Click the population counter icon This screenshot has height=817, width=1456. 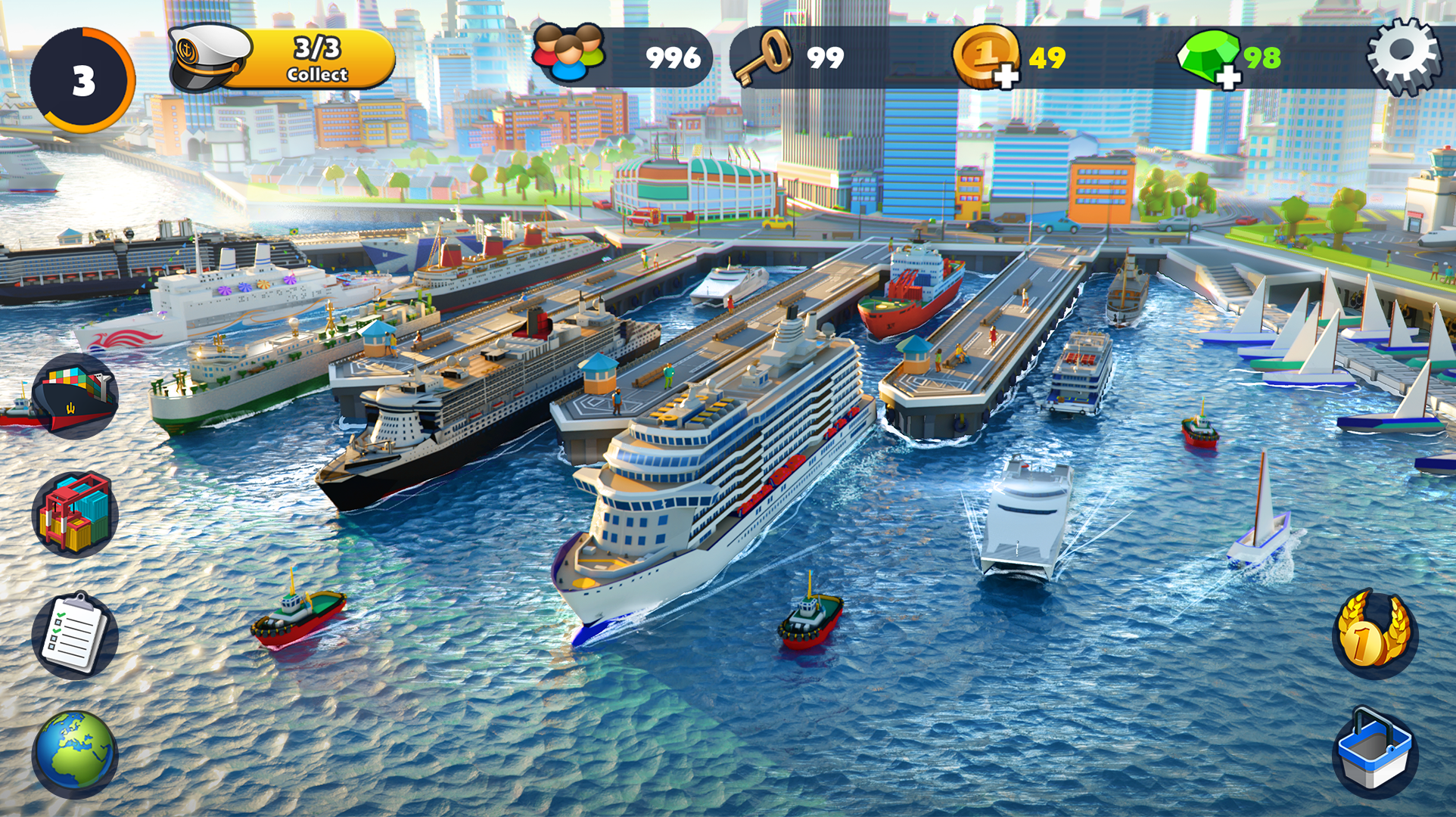(x=568, y=51)
